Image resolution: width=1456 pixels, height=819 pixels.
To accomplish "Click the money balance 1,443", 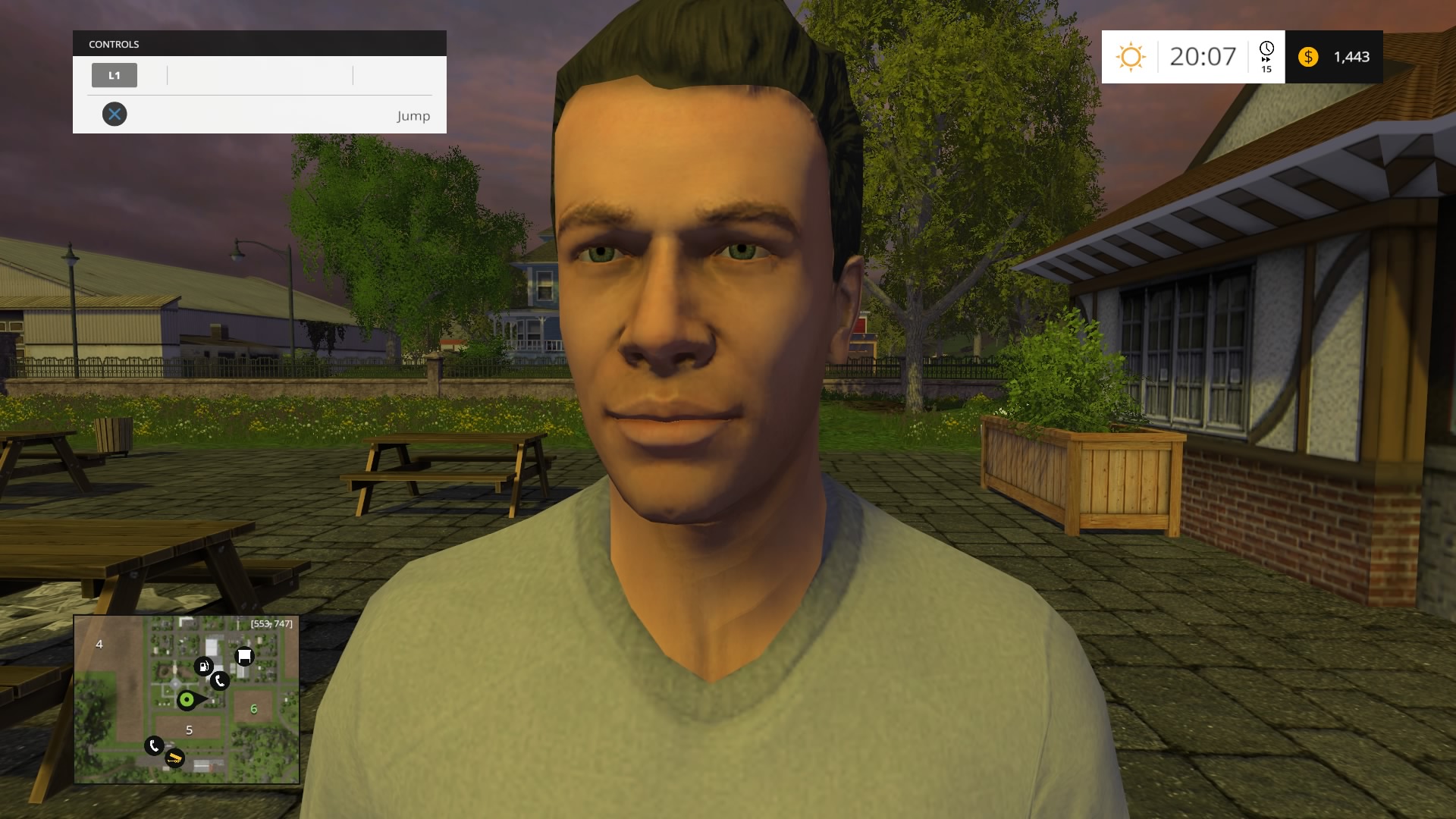I will click(x=1351, y=57).
